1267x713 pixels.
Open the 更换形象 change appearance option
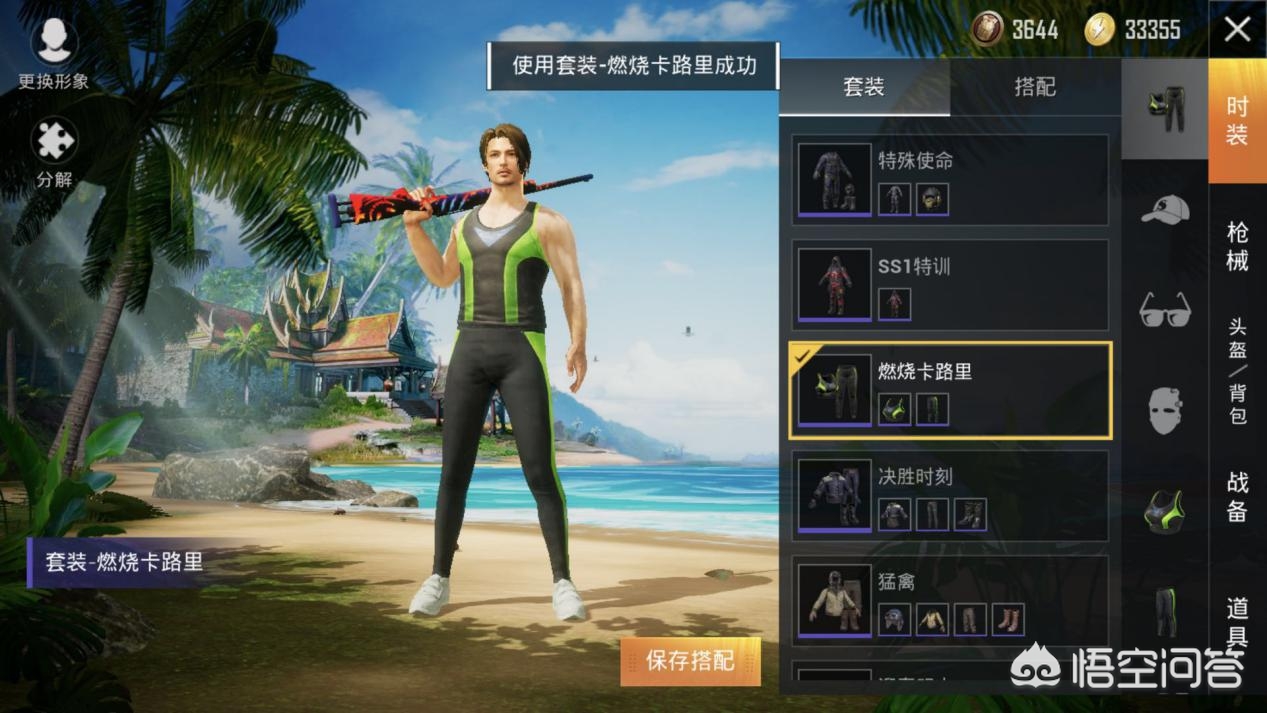pyautogui.click(x=54, y=54)
